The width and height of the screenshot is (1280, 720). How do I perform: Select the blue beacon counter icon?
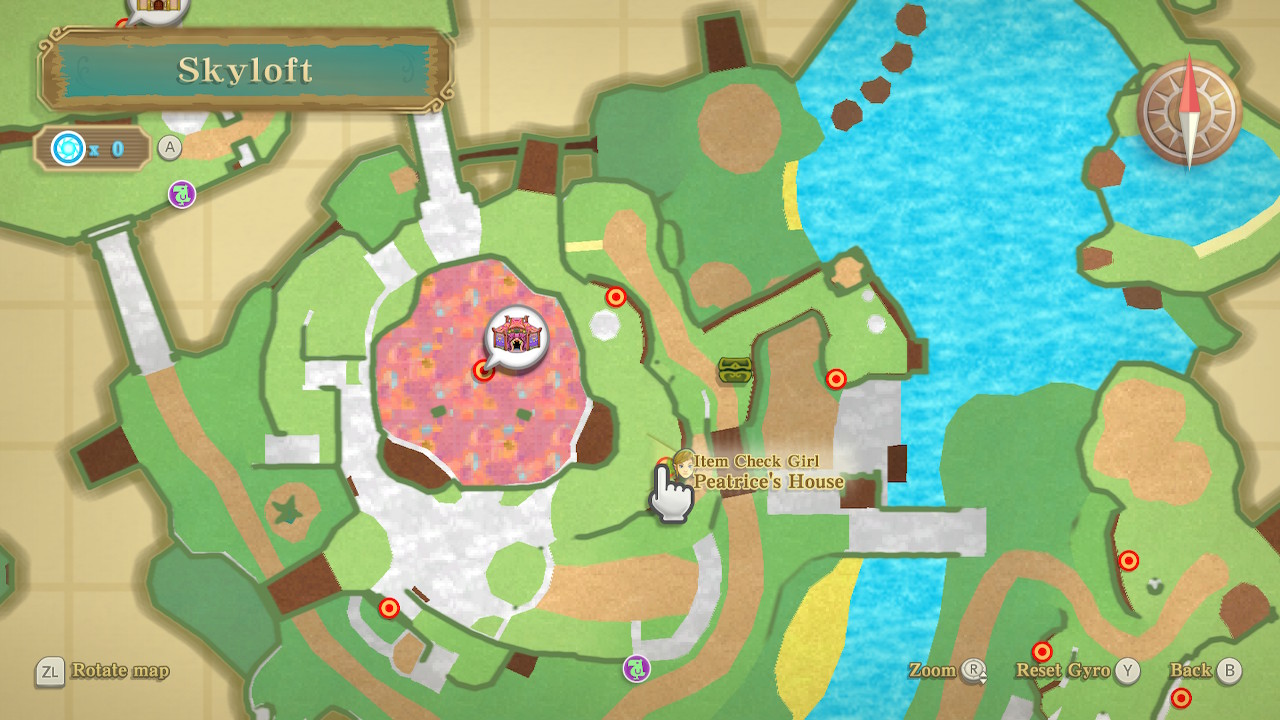pos(69,149)
